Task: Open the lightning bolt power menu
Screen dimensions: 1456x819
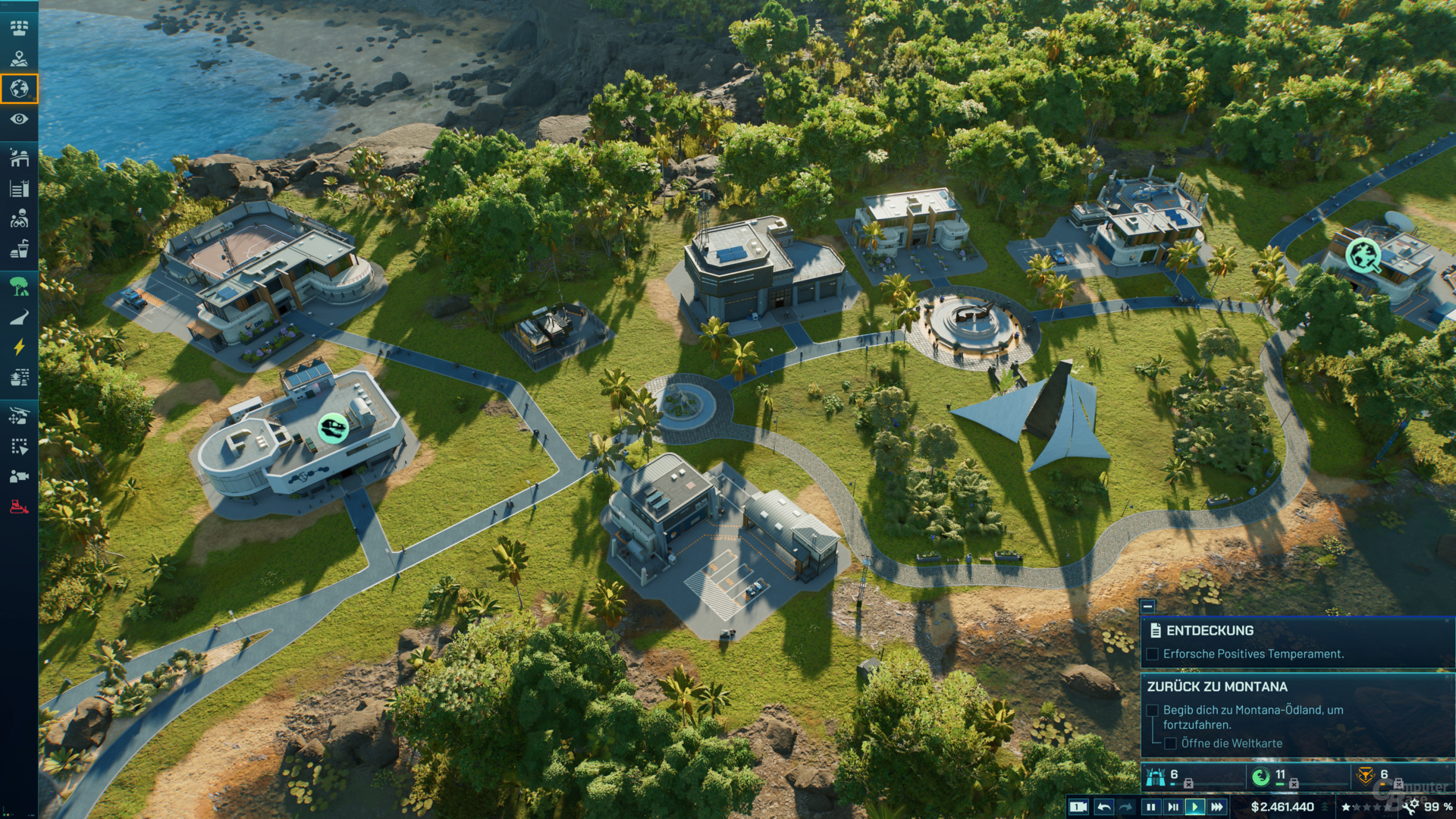Action: tap(19, 347)
